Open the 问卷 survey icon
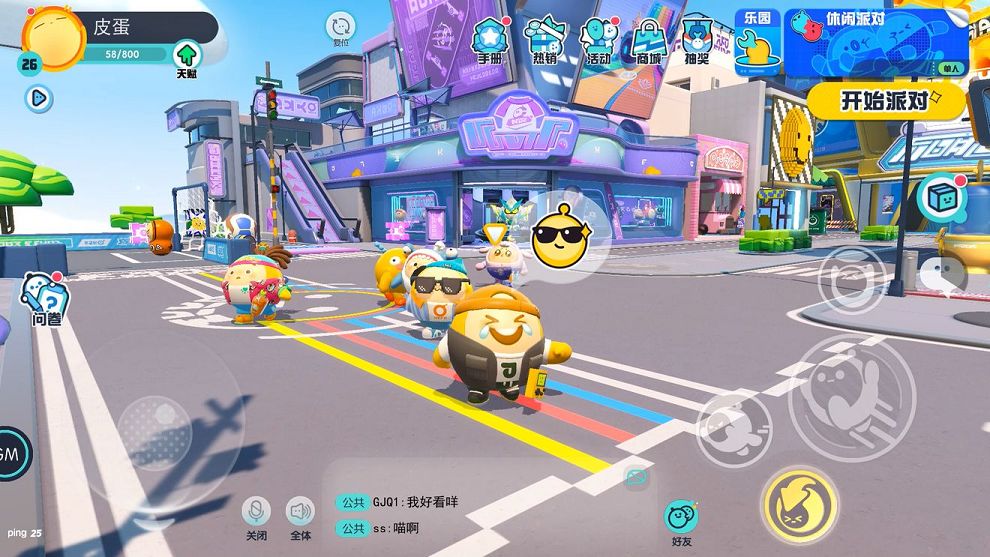990x557 pixels. click(x=46, y=299)
